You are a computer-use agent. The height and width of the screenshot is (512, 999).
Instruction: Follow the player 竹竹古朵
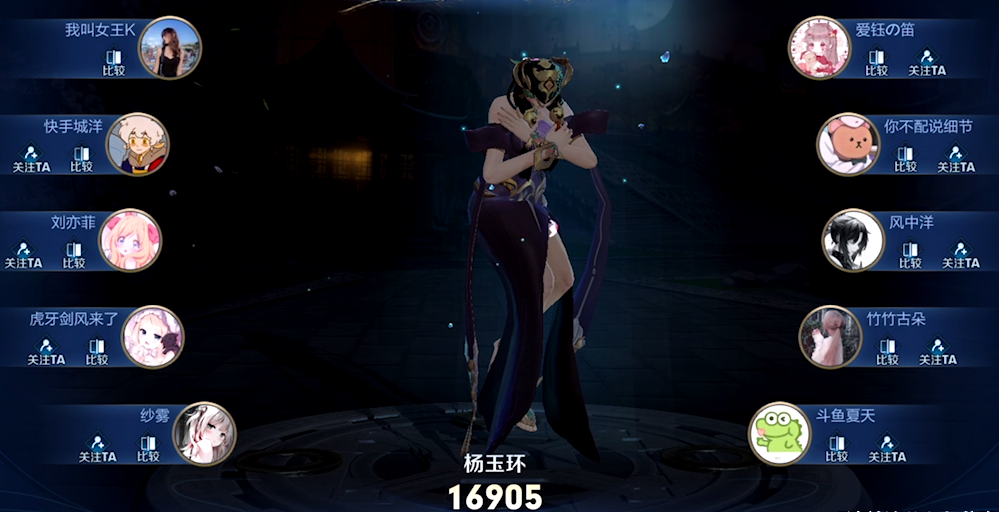[938, 351]
